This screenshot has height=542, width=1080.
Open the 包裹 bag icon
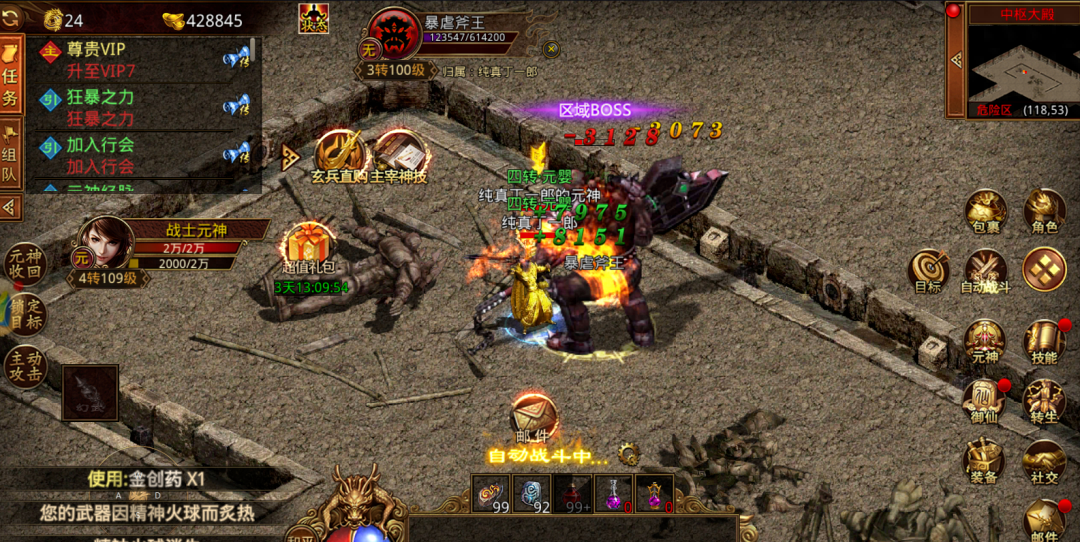pos(985,211)
